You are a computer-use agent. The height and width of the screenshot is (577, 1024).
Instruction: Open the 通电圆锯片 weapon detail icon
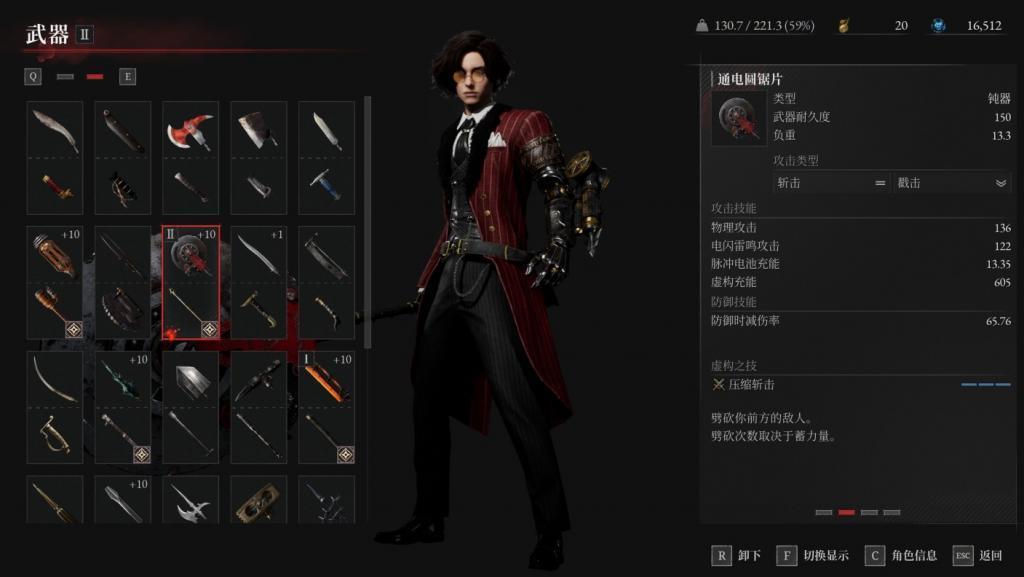coord(739,118)
